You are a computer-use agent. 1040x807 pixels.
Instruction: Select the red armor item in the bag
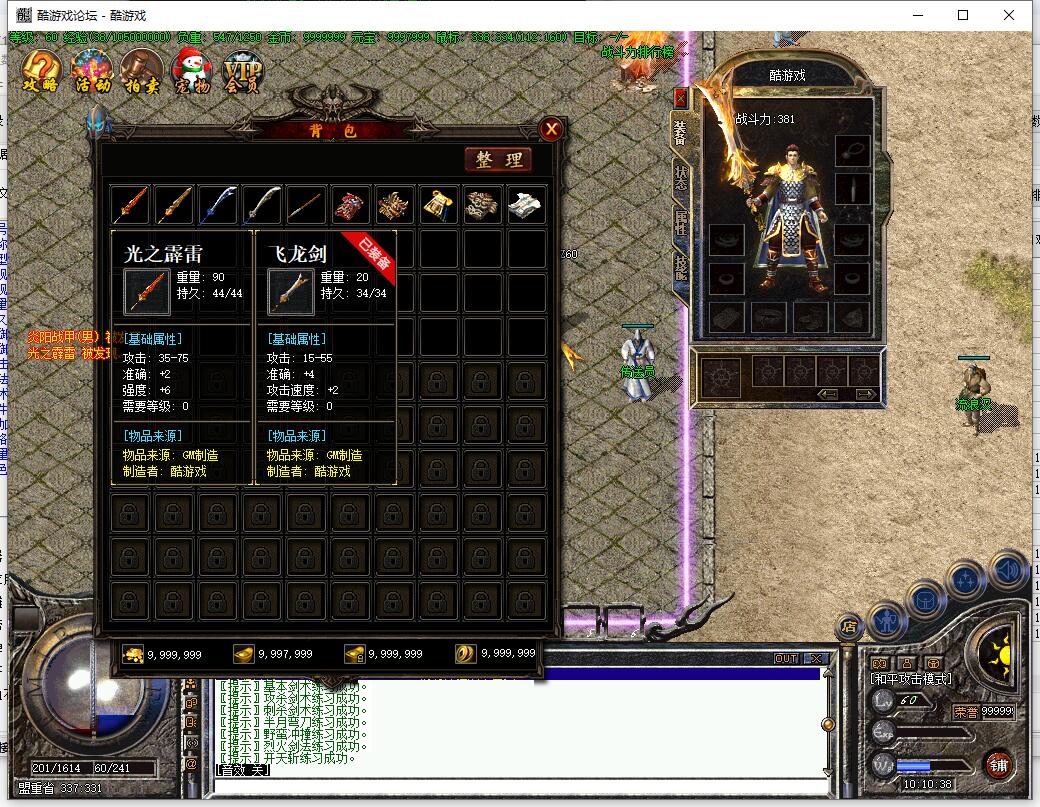pyautogui.click(x=351, y=205)
